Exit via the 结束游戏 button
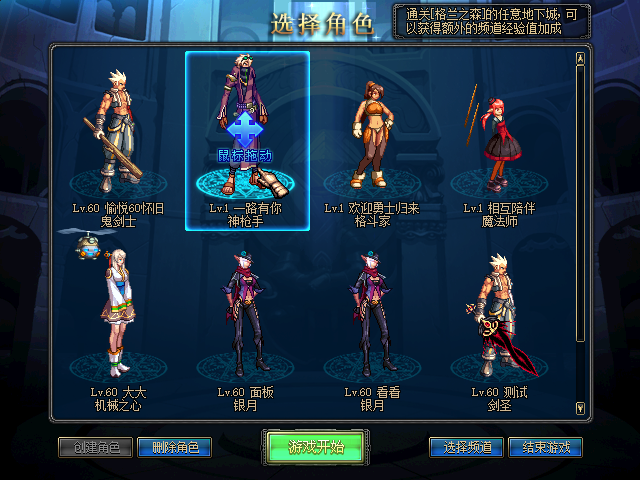The height and width of the screenshot is (480, 640). [545, 447]
